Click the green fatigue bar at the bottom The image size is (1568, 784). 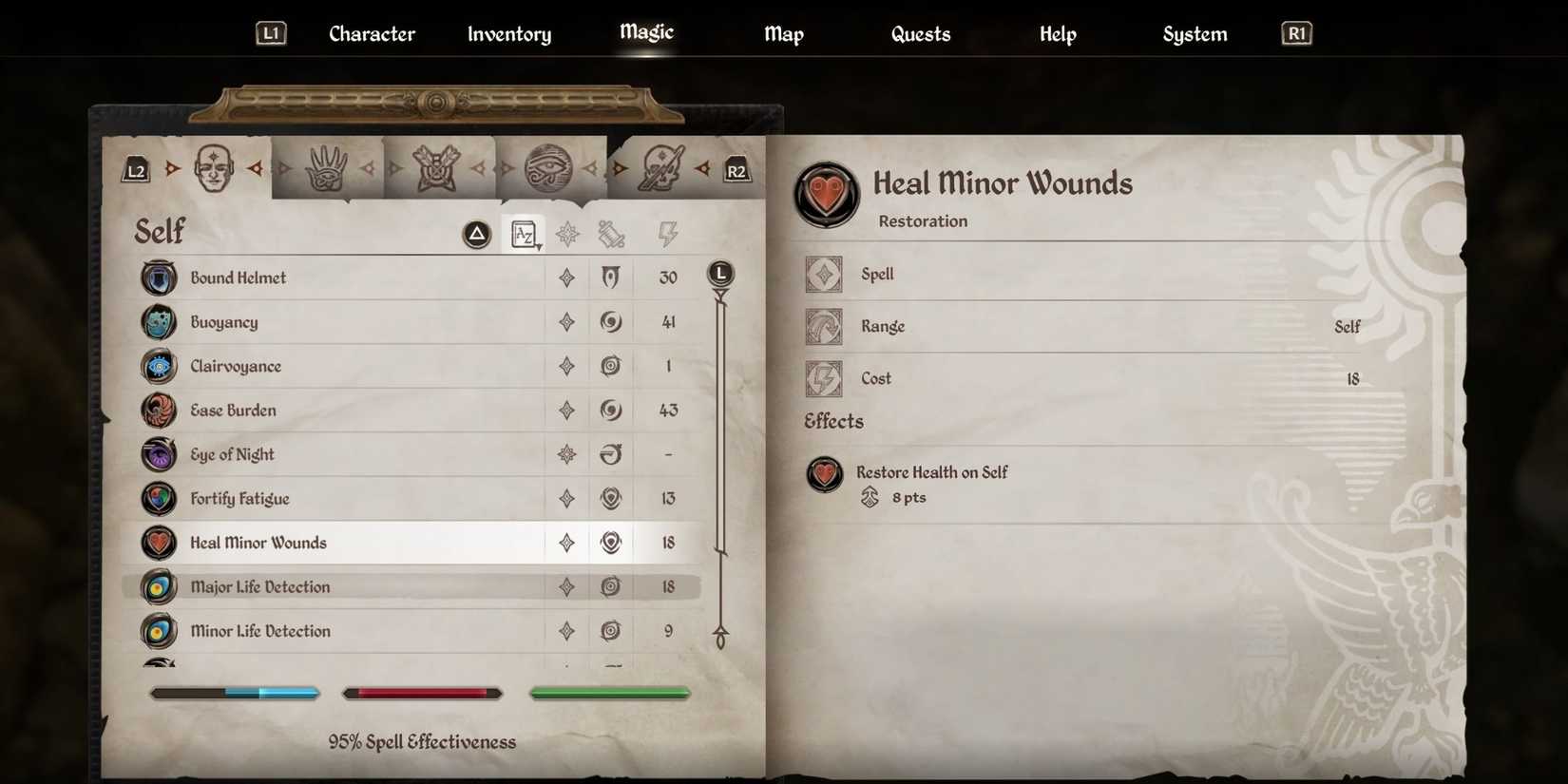[609, 693]
